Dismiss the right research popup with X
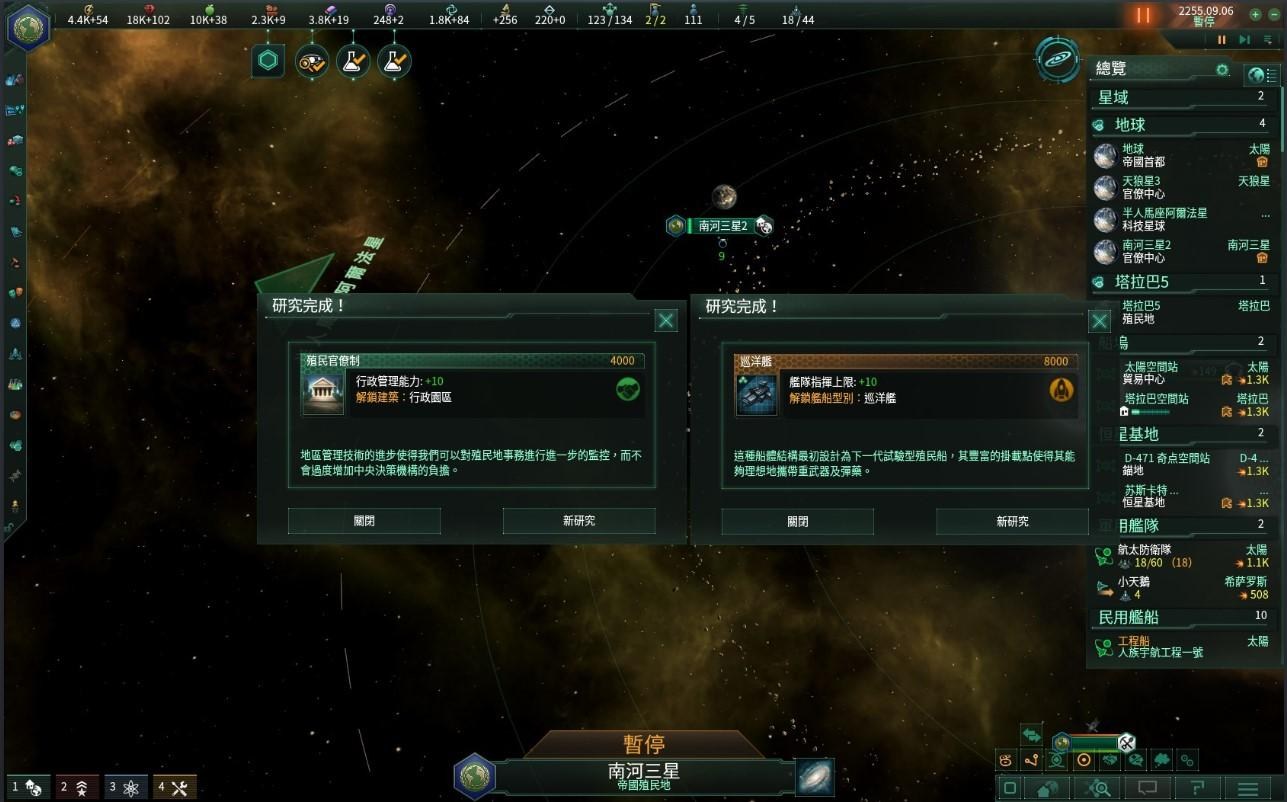The image size is (1287, 802). click(1099, 321)
